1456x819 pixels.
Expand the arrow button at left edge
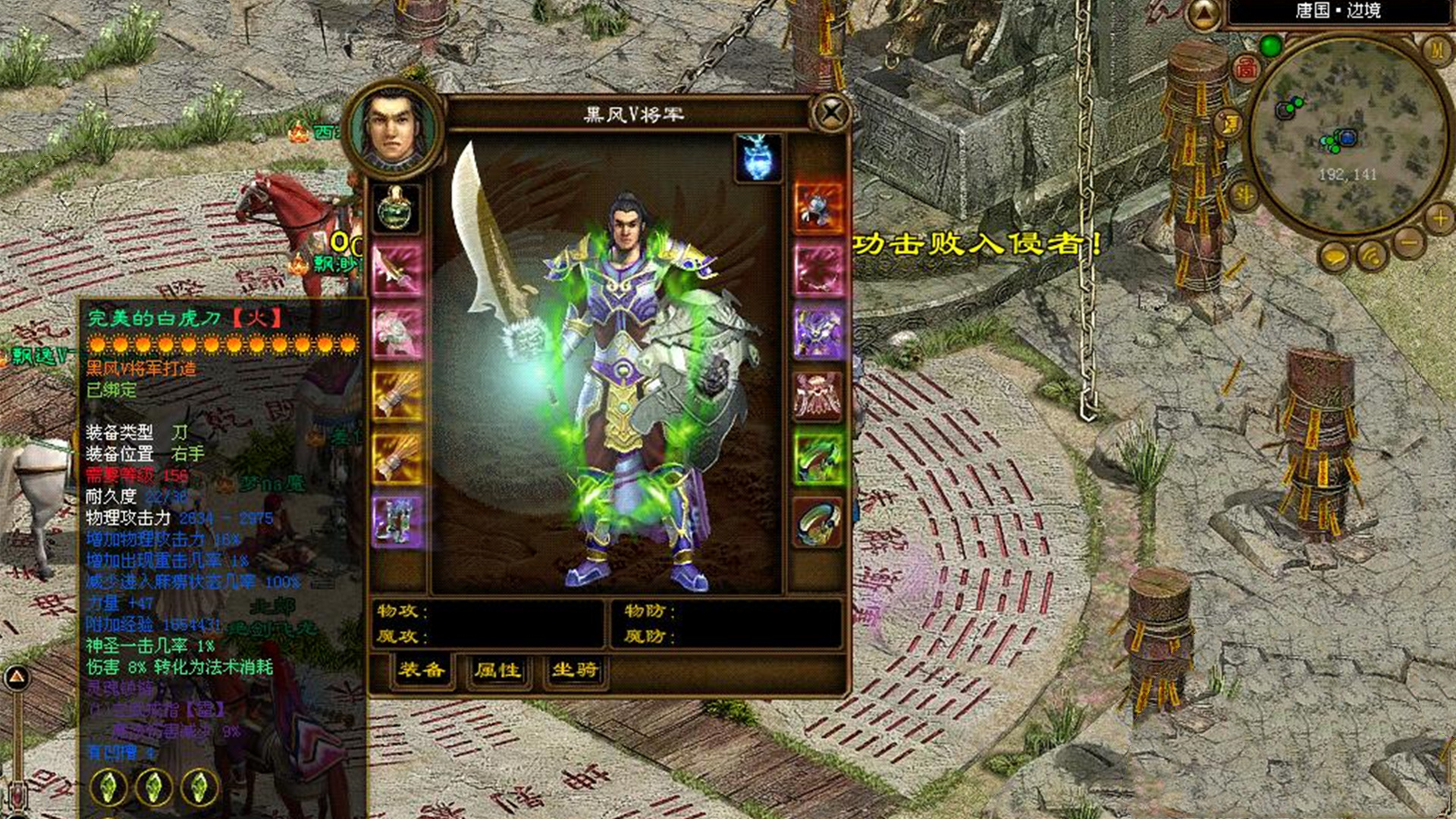pyautogui.click(x=17, y=677)
